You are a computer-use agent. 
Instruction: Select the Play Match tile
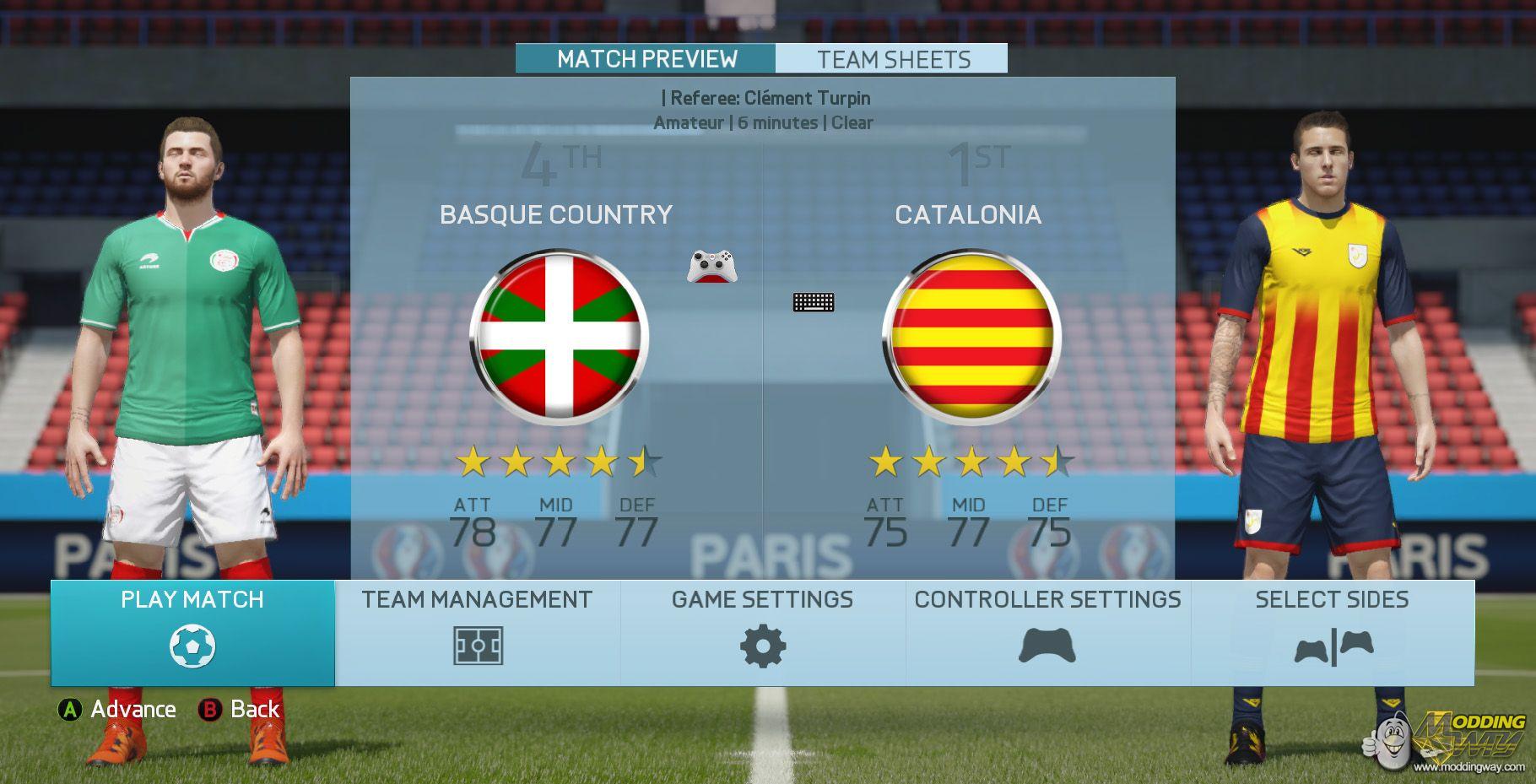coord(192,633)
